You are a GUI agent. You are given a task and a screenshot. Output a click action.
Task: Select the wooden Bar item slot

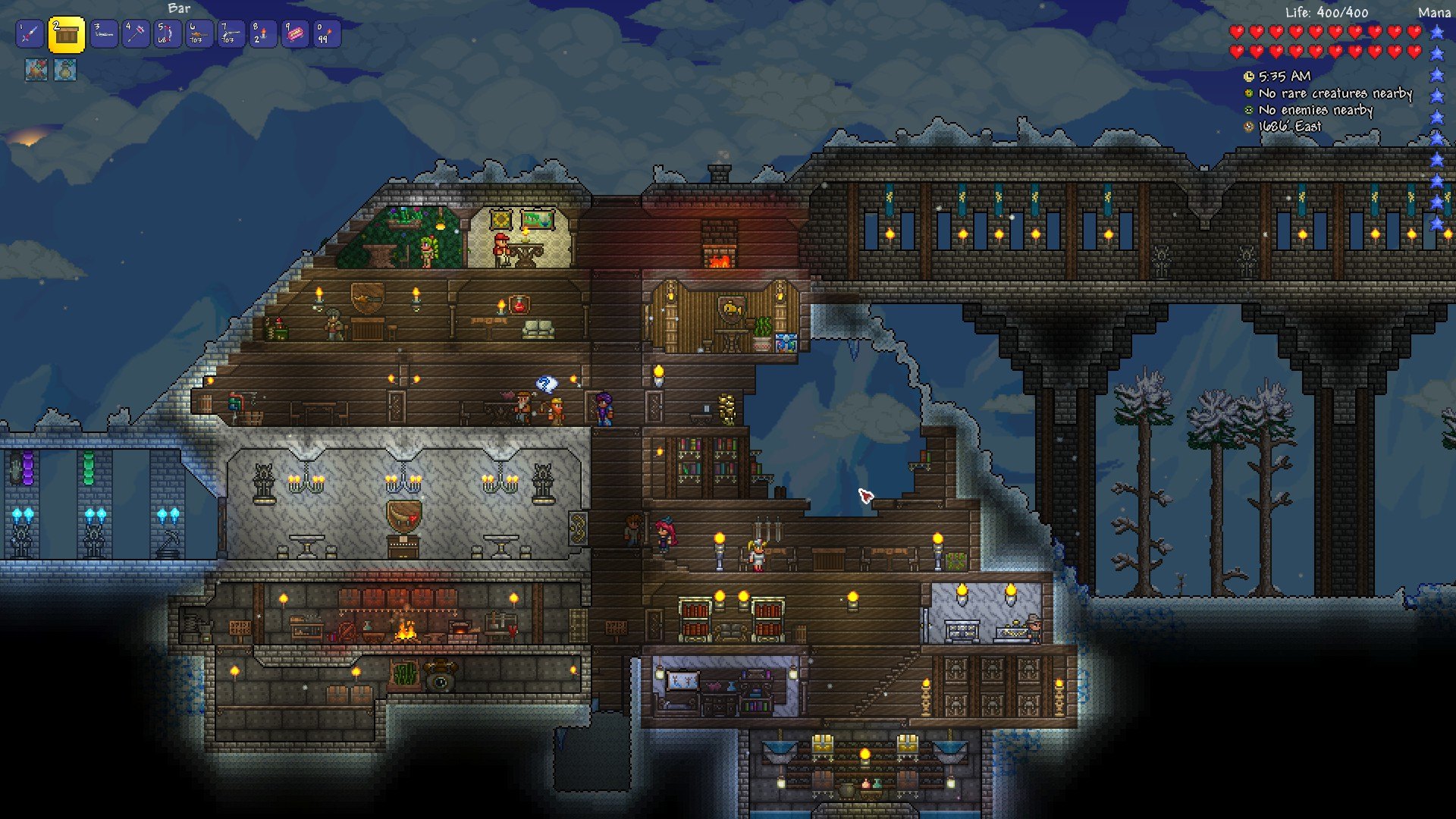coord(67,35)
